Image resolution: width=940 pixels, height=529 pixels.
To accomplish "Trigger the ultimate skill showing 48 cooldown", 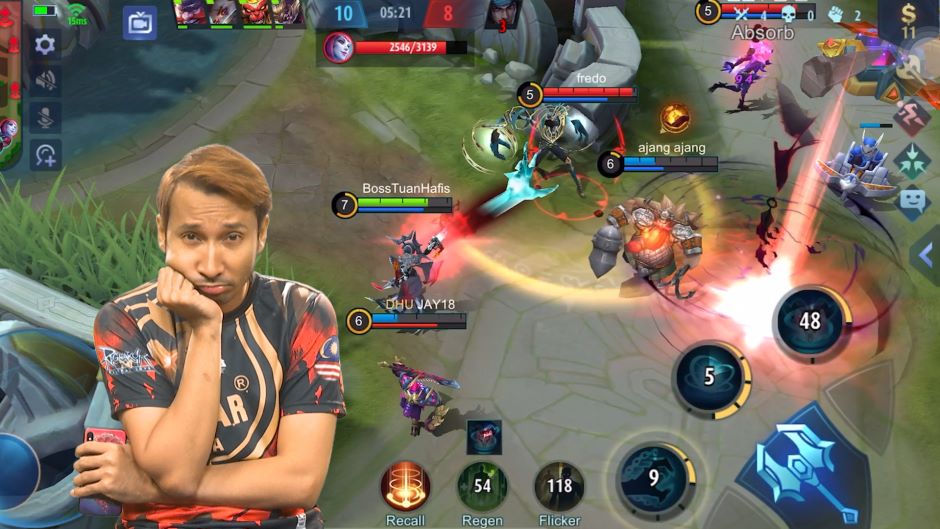I will pyautogui.click(x=810, y=322).
